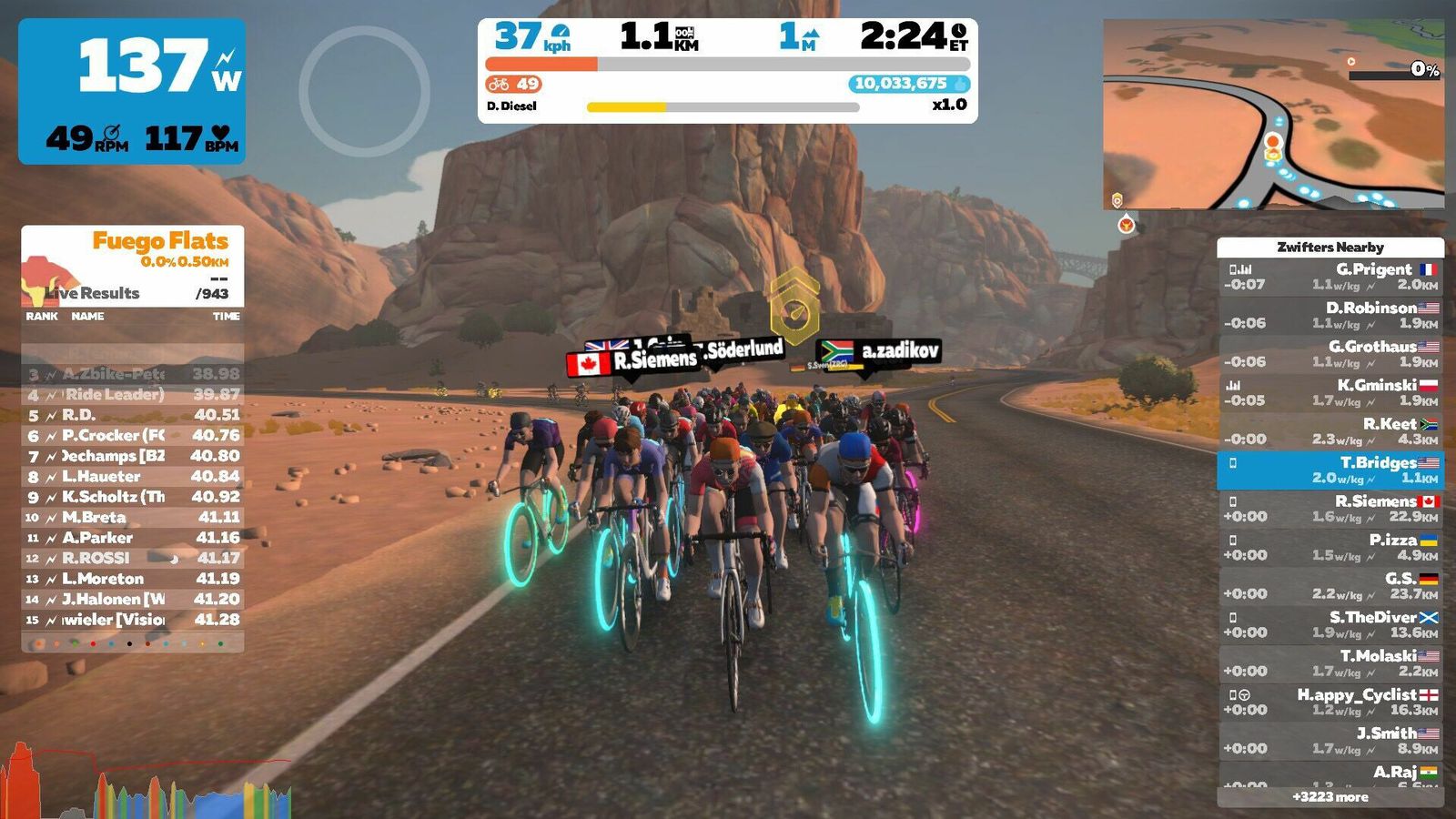Image resolution: width=1456 pixels, height=819 pixels.
Task: Open the route minimap
Action: pyautogui.click(x=1273, y=114)
